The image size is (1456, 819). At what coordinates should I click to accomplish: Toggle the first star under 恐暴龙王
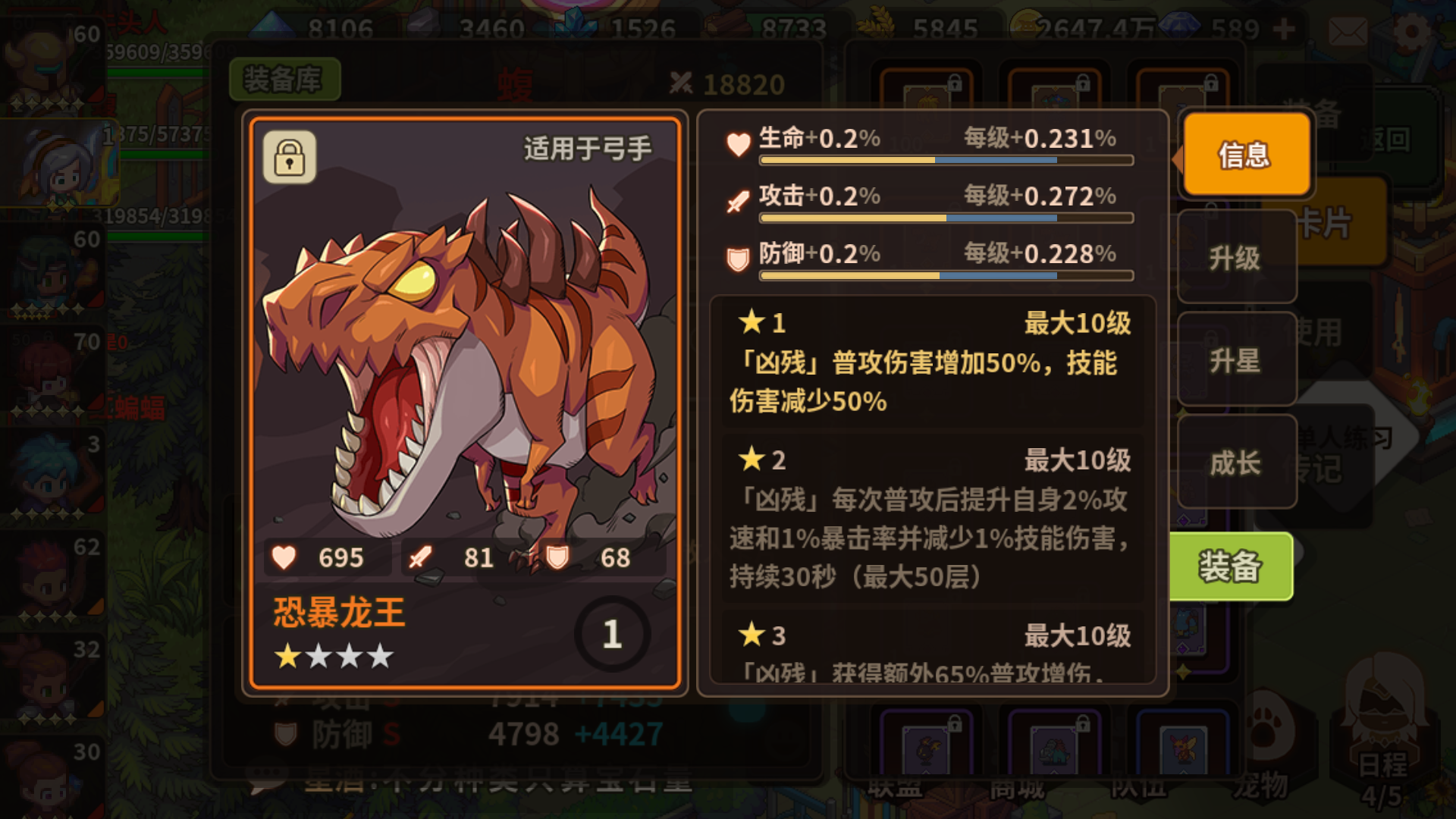[287, 656]
